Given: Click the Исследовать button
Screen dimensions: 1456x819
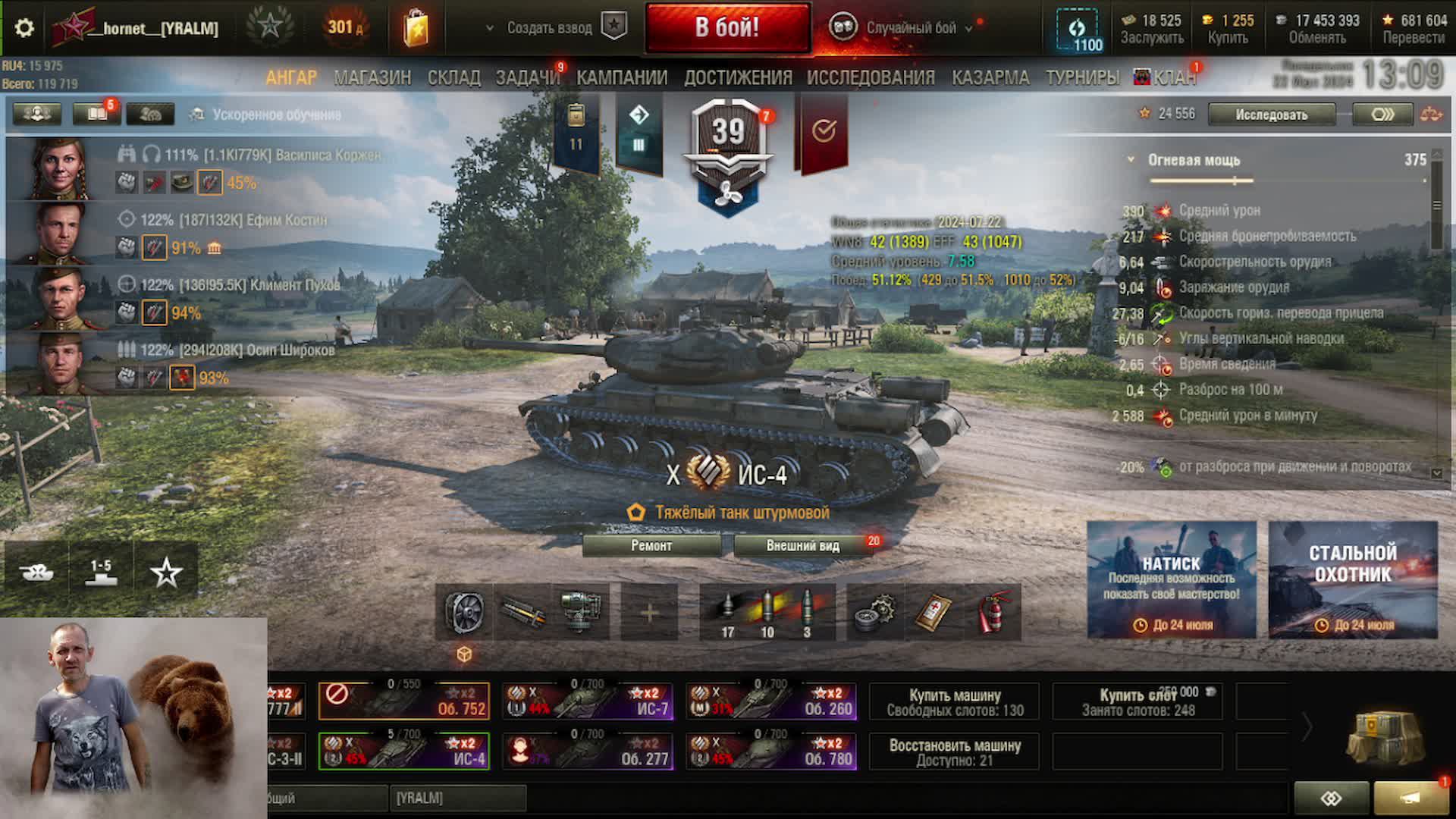Looking at the screenshot, I should 1271,115.
